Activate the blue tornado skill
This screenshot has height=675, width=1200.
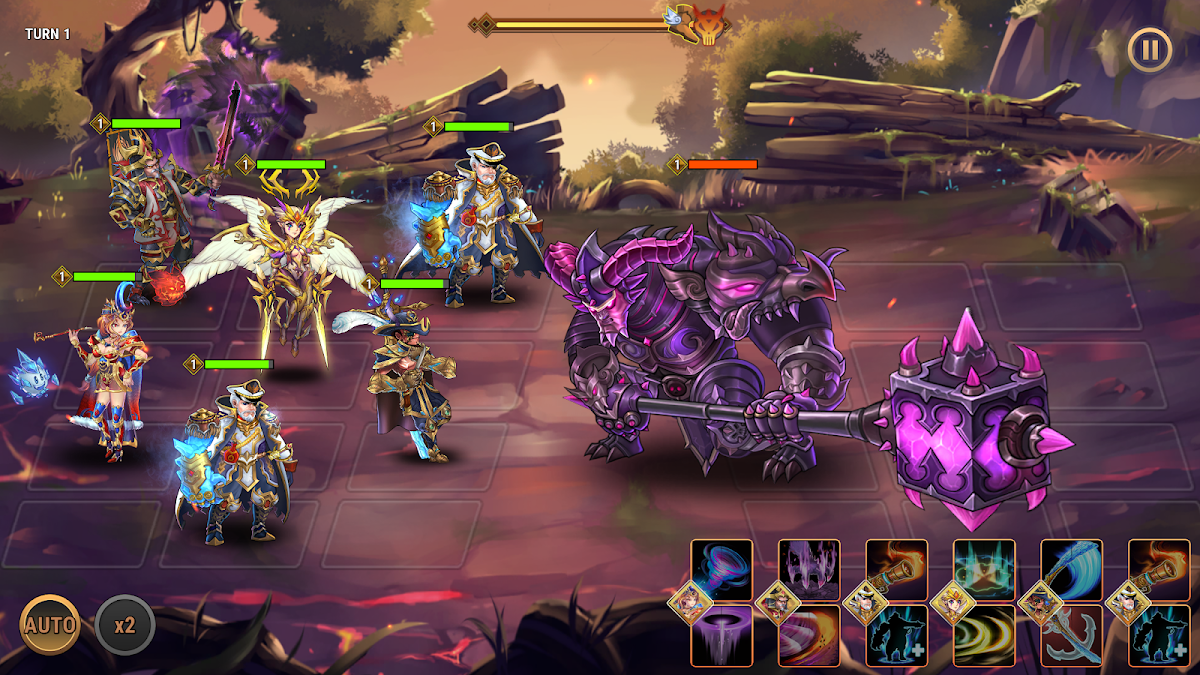(722, 570)
